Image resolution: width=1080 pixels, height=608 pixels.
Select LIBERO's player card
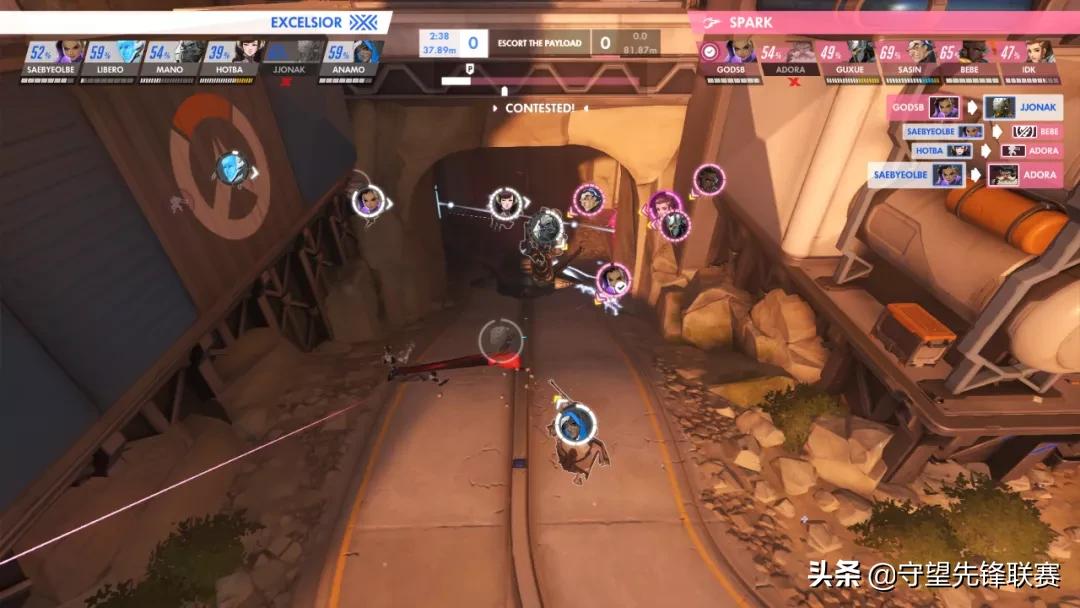tap(114, 59)
